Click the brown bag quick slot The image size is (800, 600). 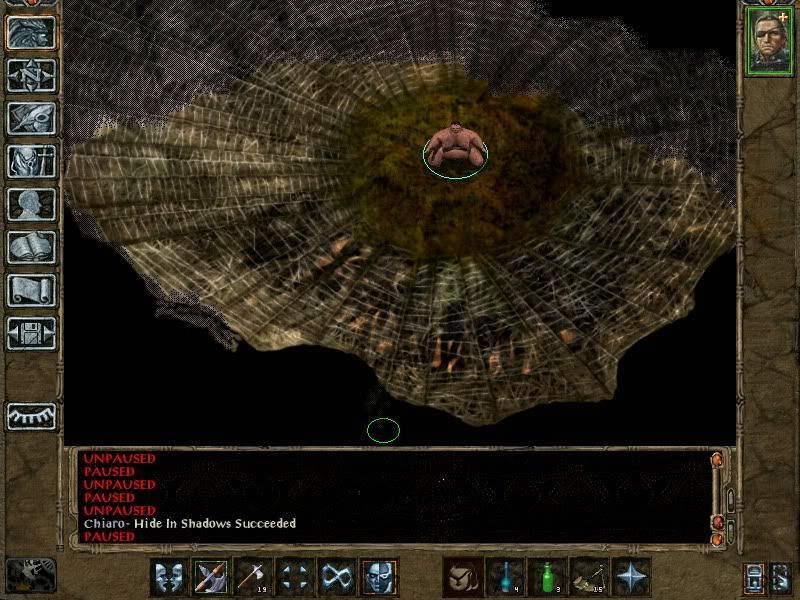[463, 577]
